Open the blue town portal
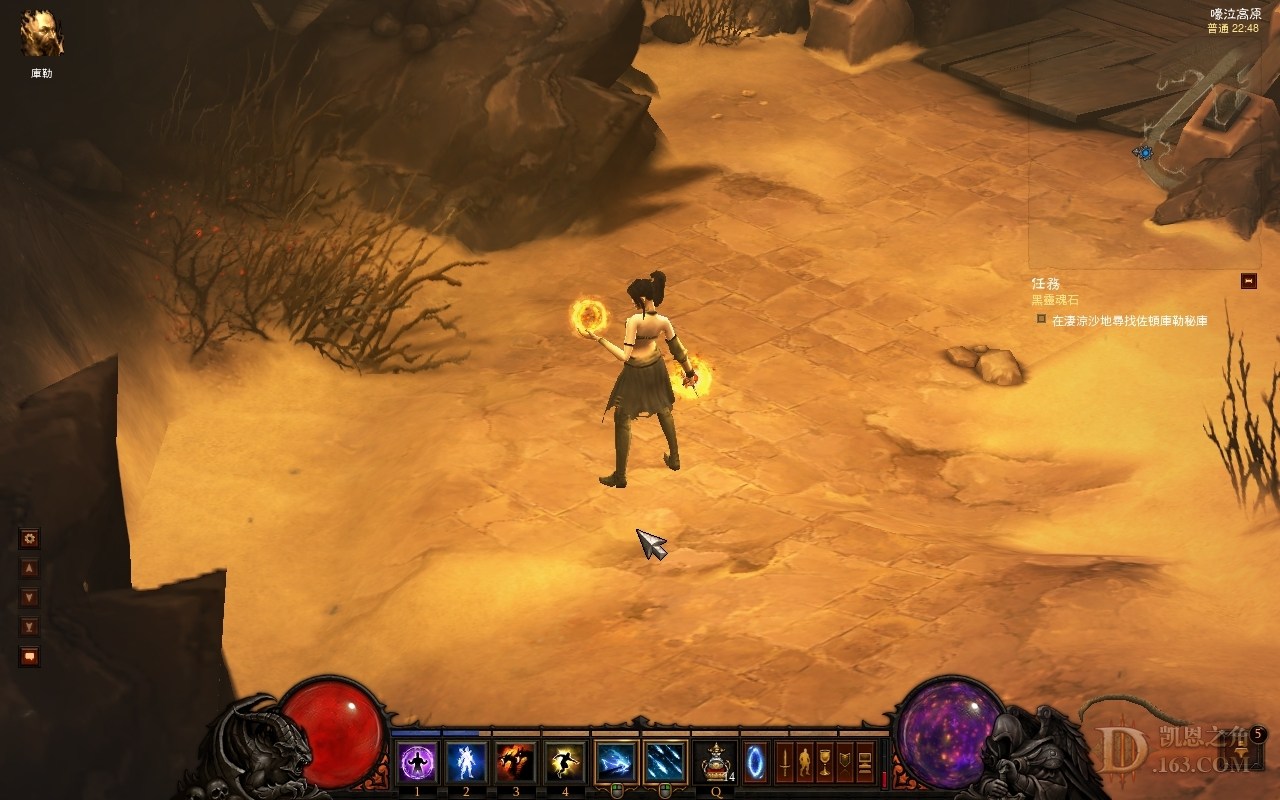 coord(756,763)
